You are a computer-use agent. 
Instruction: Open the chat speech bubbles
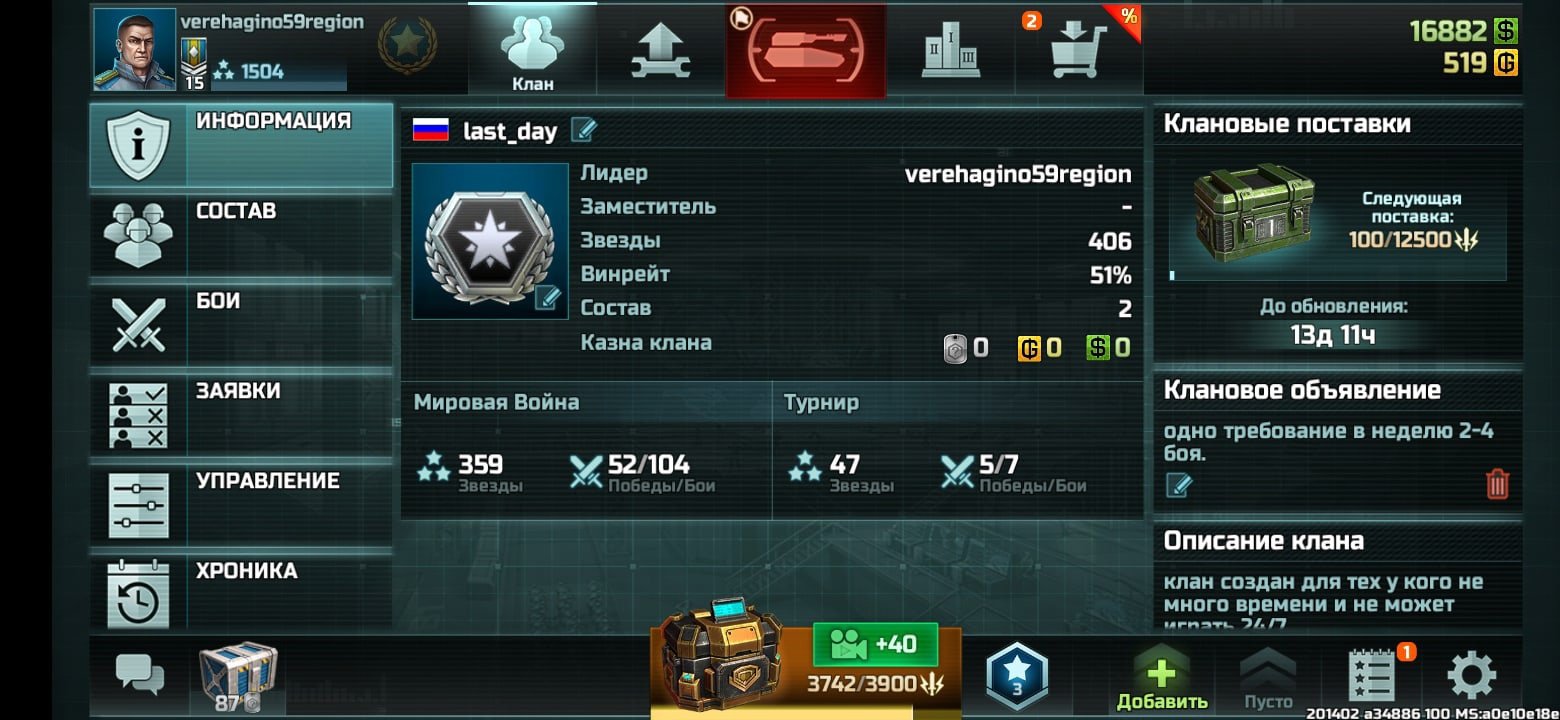(139, 673)
